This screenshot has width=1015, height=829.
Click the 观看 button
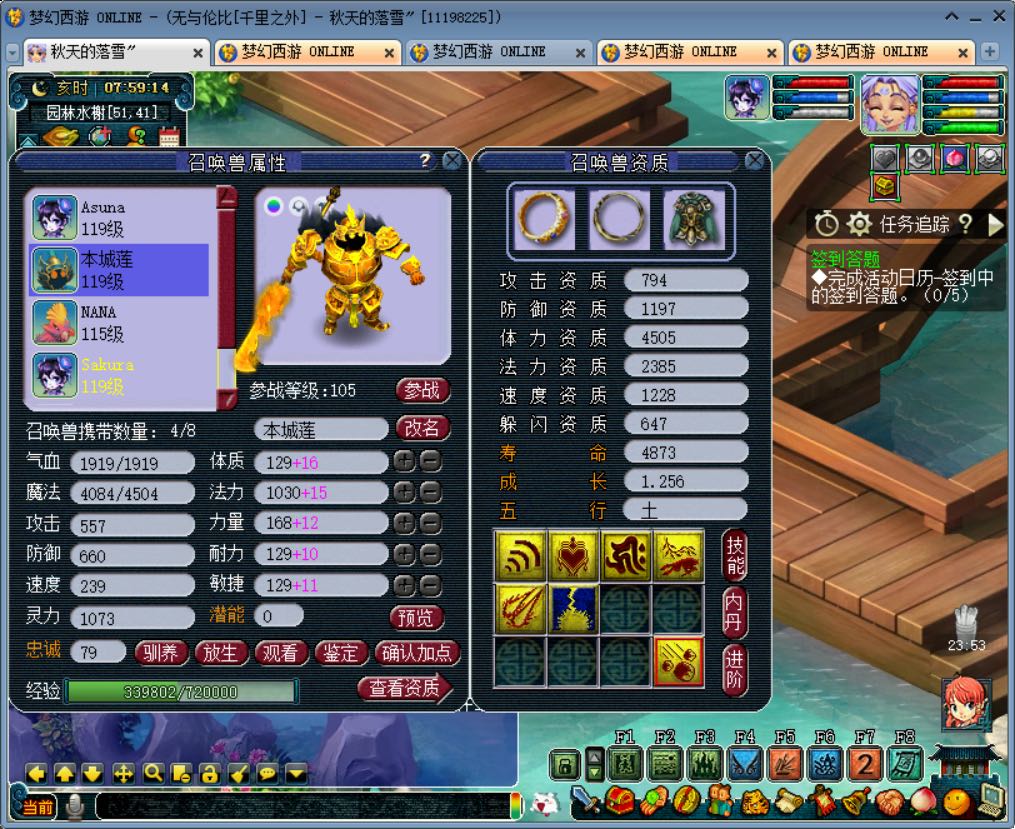(280, 653)
